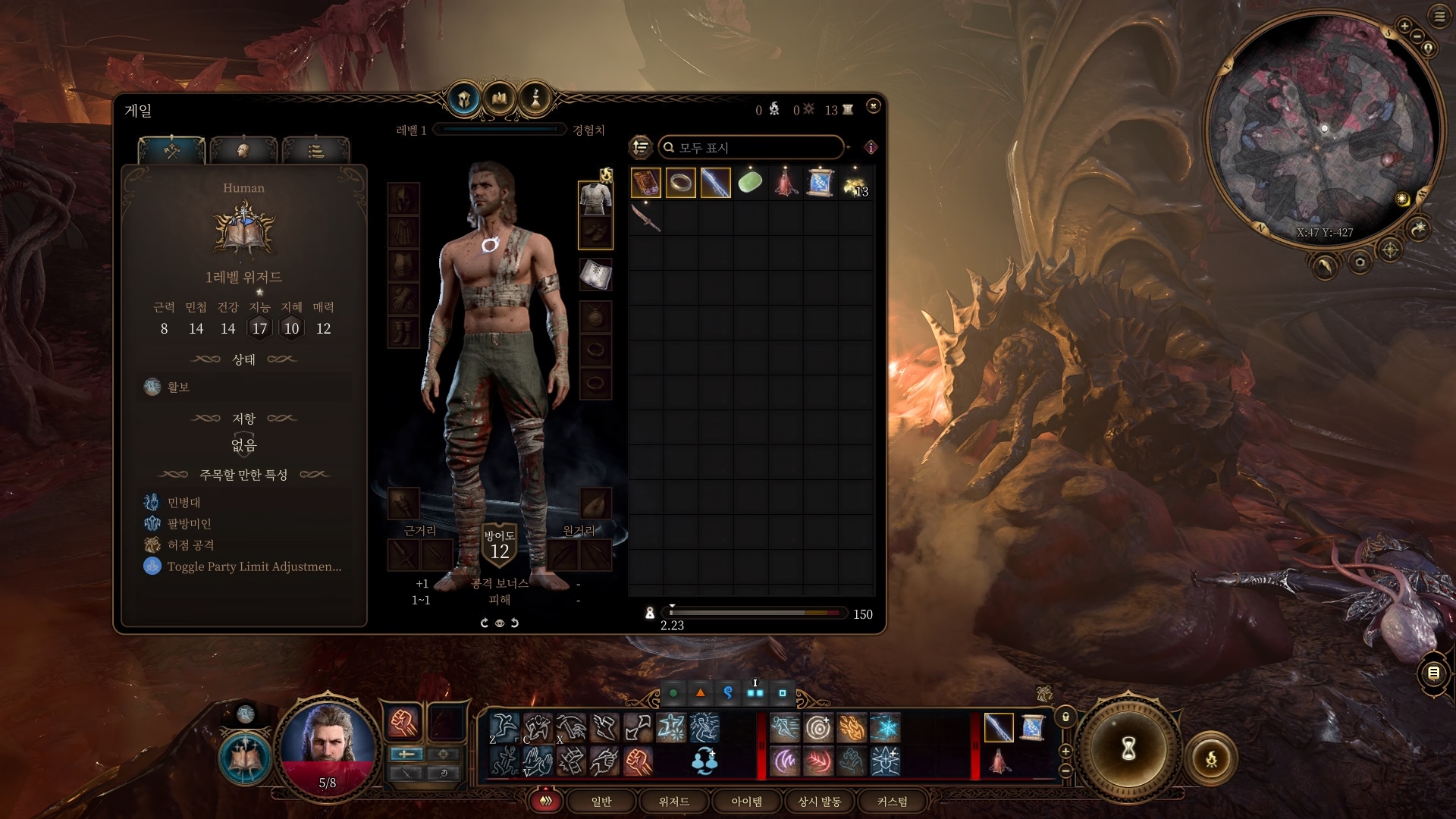
Task: Choose the scroll item in the inventory
Action: (820, 184)
